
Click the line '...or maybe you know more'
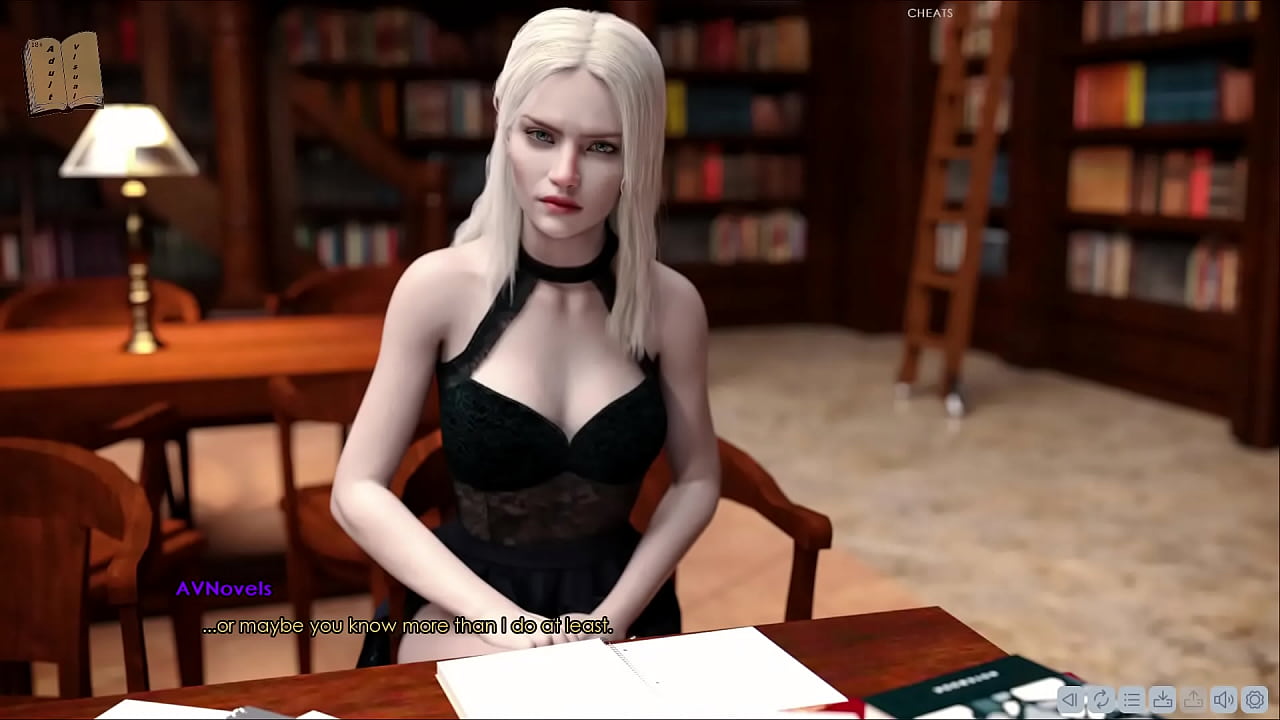click(407, 625)
